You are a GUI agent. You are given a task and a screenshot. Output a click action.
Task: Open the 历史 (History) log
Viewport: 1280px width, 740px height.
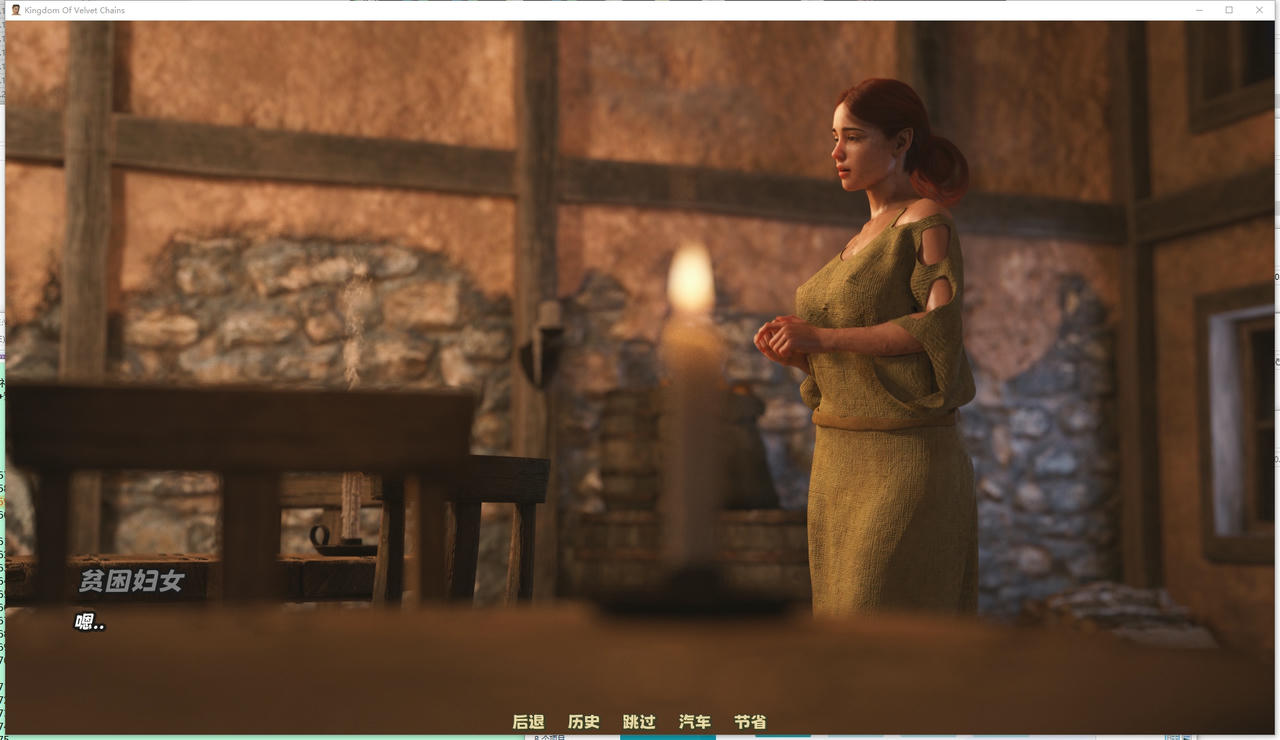[584, 722]
